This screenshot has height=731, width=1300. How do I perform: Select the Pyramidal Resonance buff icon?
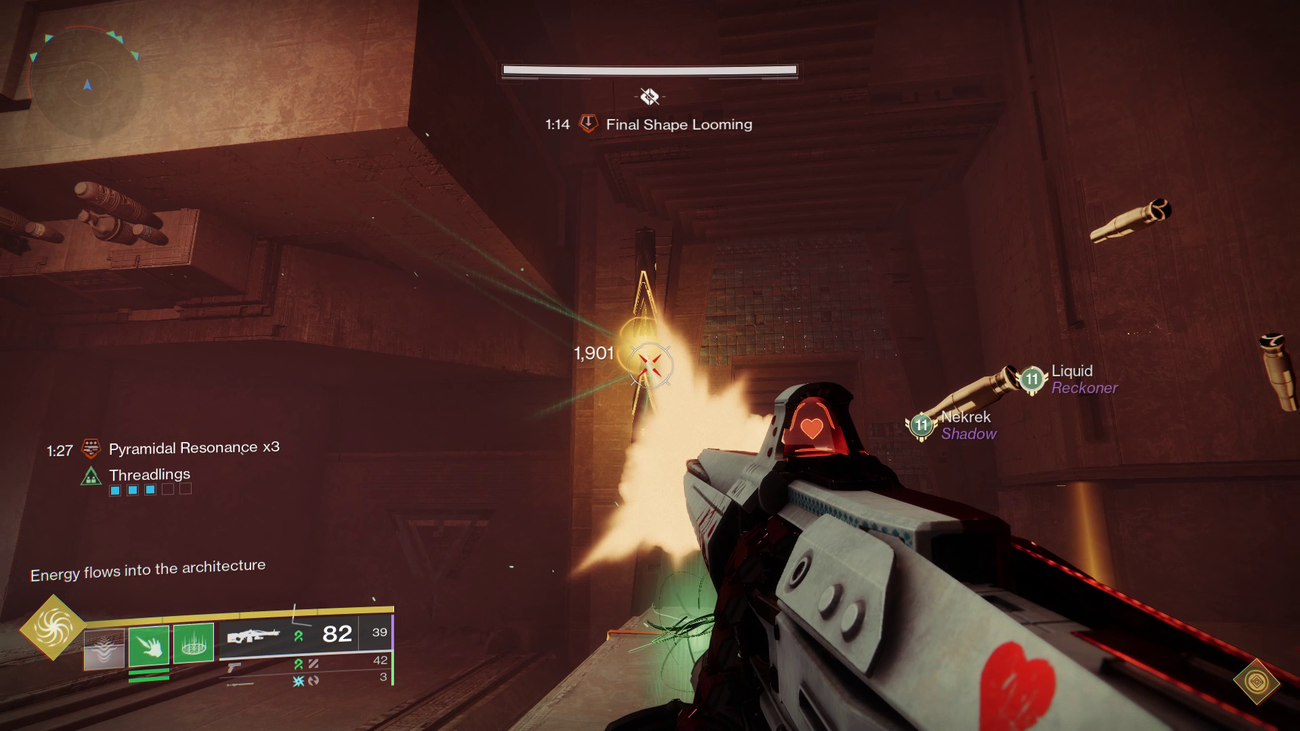pos(92,448)
